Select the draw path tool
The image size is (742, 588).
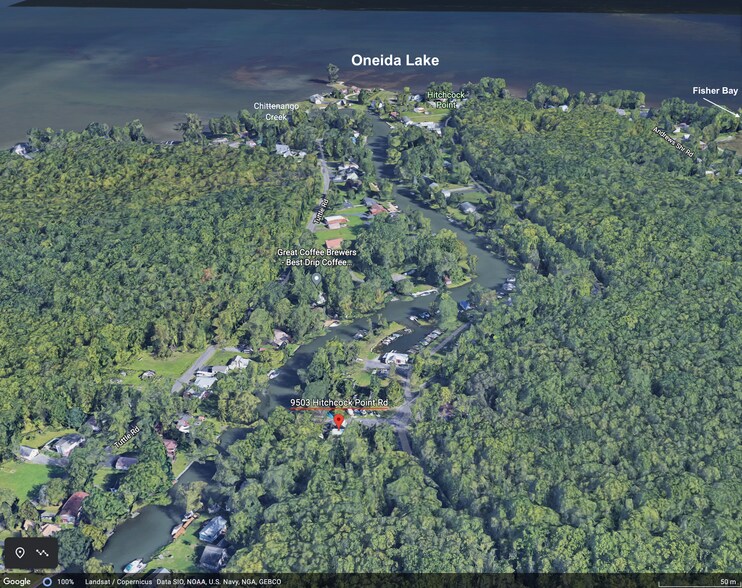pos(43,552)
